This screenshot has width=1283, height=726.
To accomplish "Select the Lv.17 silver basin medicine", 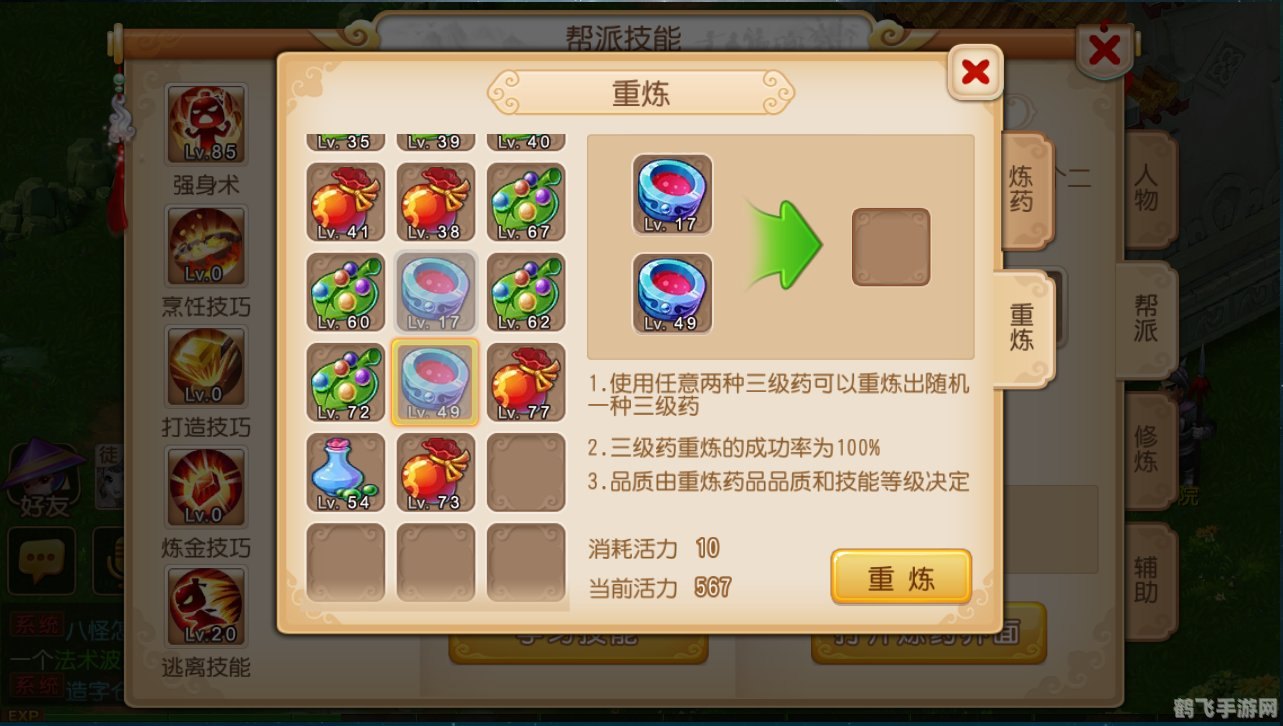I will tap(435, 292).
